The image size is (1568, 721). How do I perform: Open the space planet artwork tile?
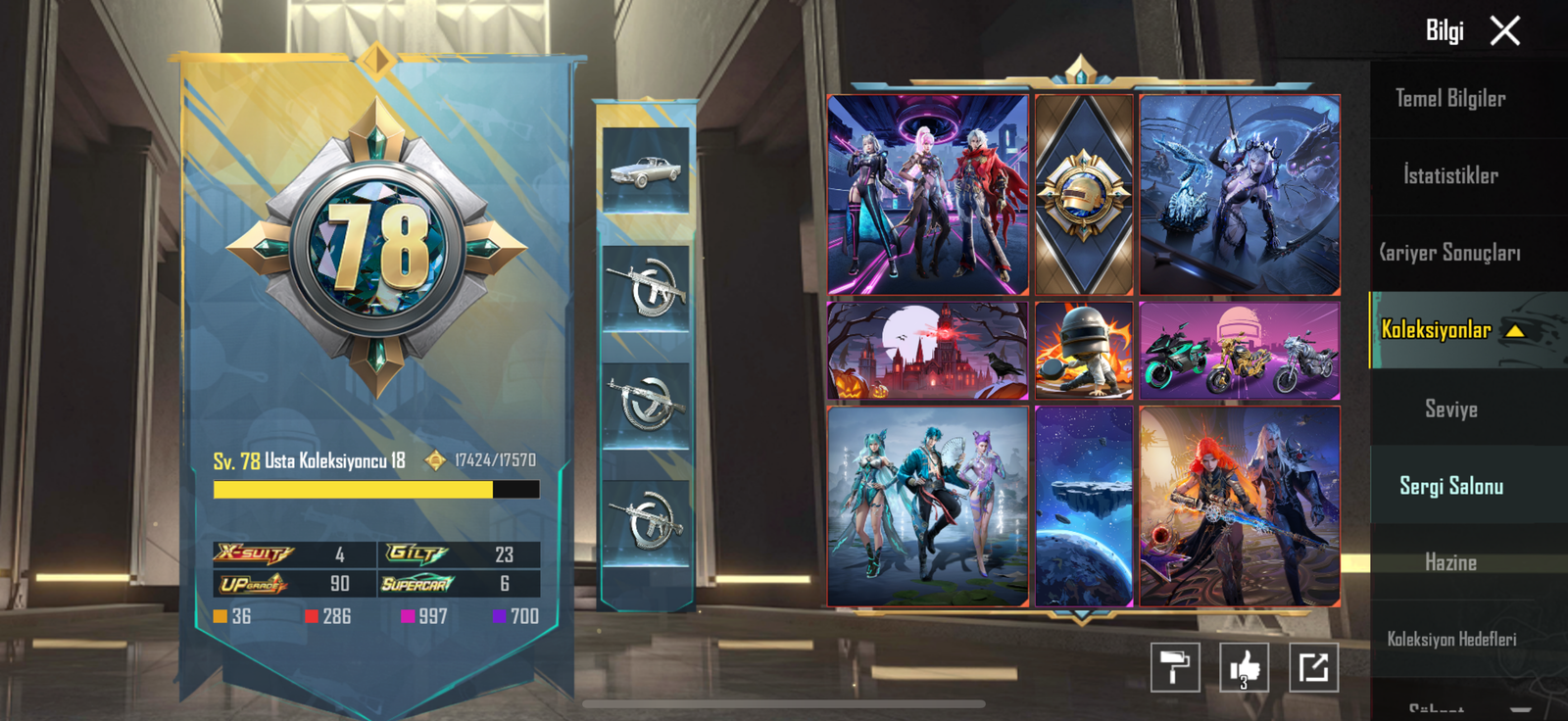click(x=1083, y=506)
